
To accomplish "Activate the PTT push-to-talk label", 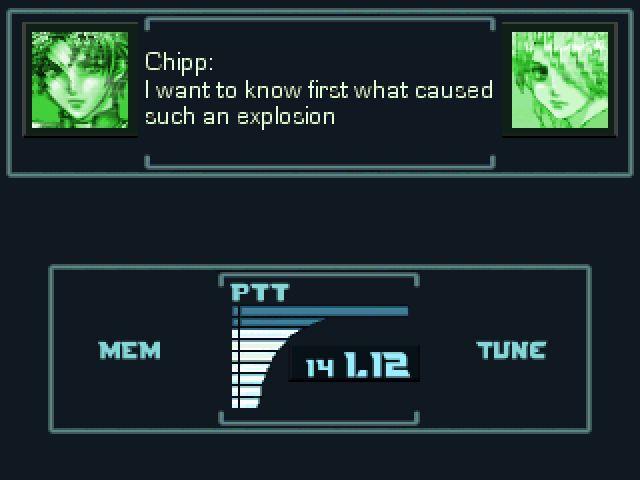I will (x=260, y=292).
